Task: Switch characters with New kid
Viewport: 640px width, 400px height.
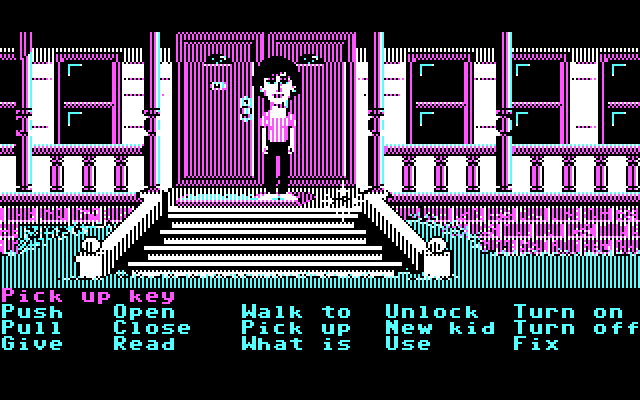Action: point(440,328)
